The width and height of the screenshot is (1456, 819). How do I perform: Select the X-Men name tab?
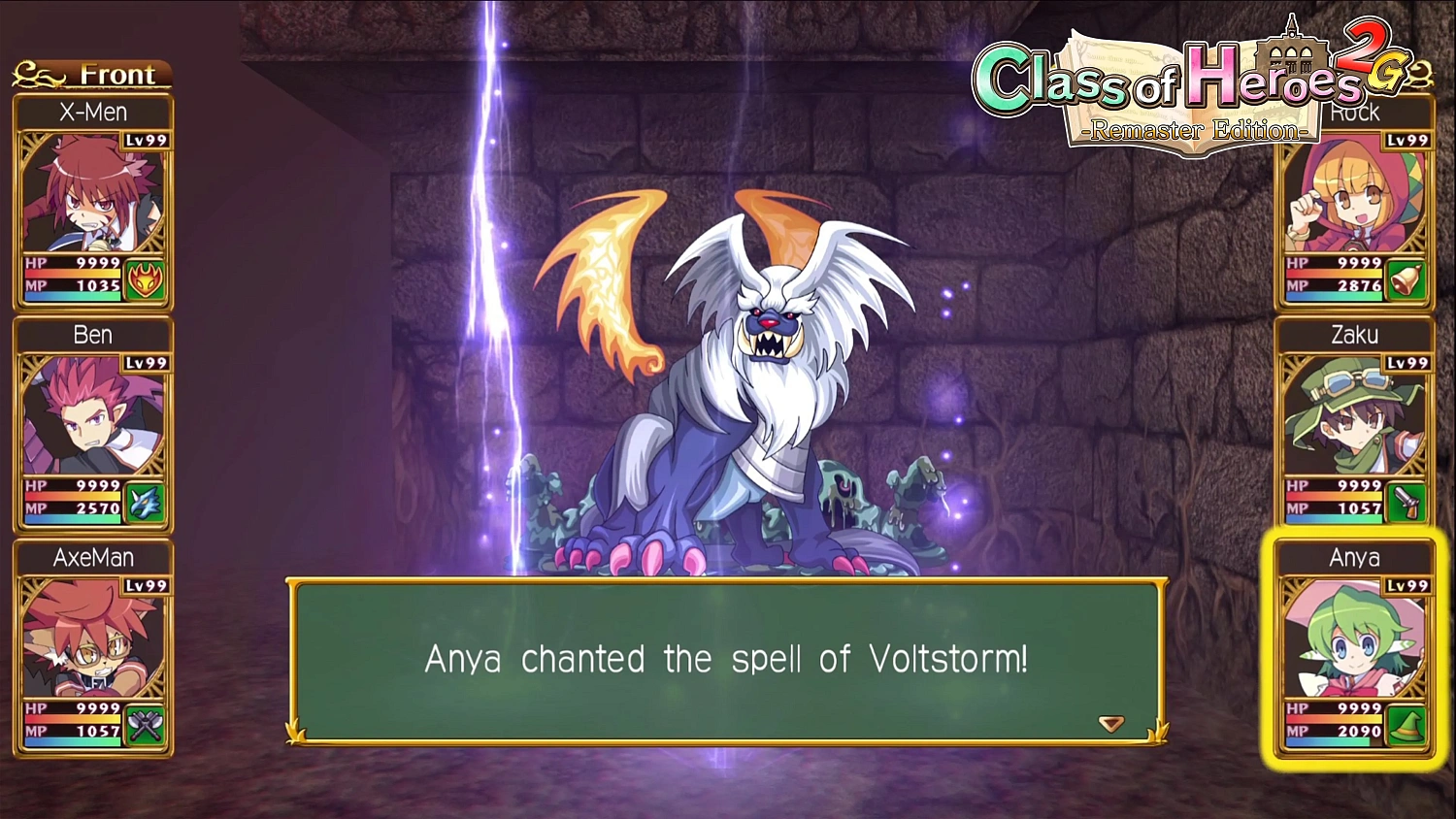(x=94, y=112)
